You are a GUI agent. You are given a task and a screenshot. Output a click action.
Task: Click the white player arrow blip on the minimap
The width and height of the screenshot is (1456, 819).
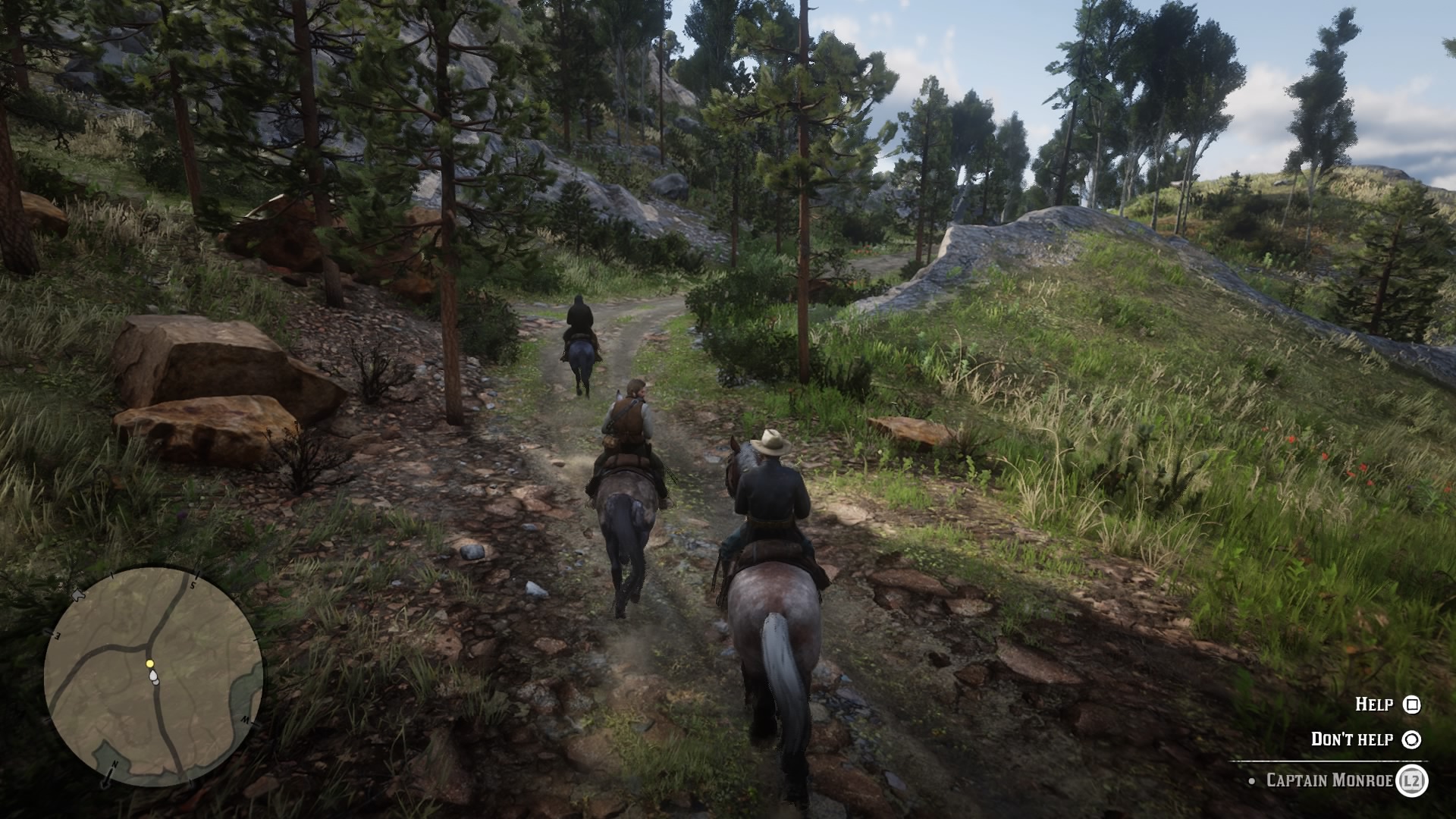tap(152, 675)
